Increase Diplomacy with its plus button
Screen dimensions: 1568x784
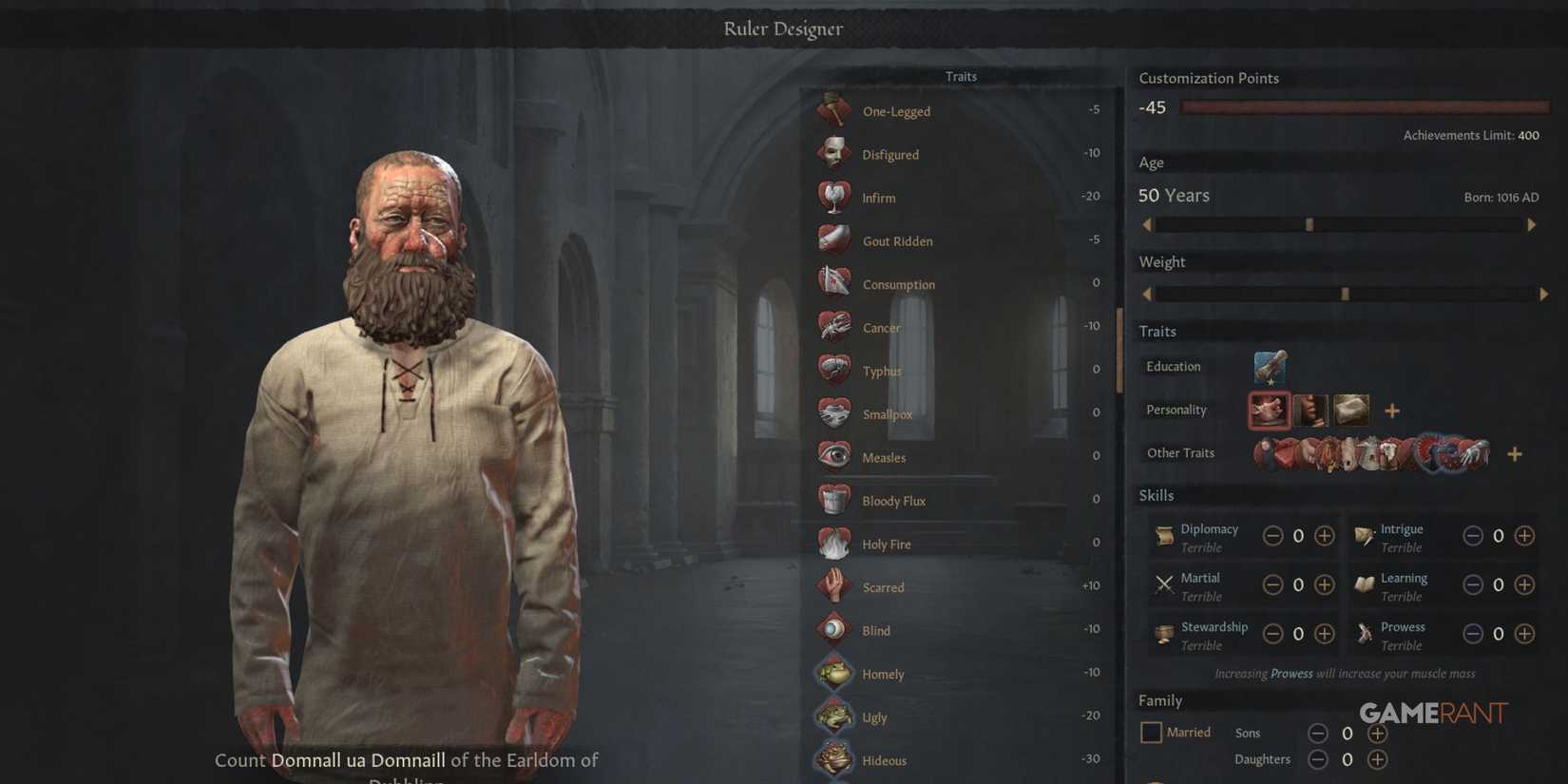pos(1324,535)
